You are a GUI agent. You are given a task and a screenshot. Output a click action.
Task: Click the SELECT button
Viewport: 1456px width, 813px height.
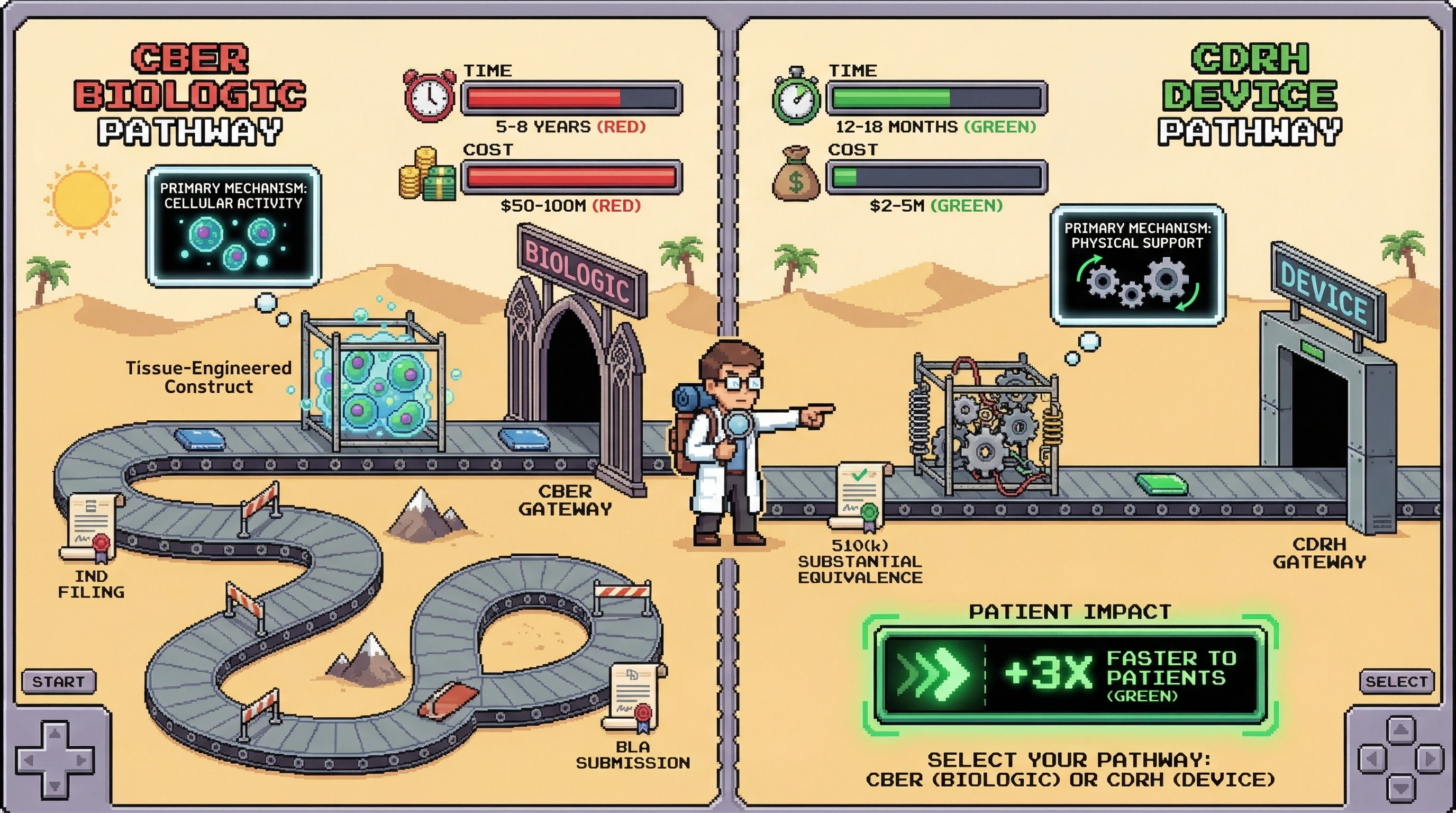(1396, 681)
